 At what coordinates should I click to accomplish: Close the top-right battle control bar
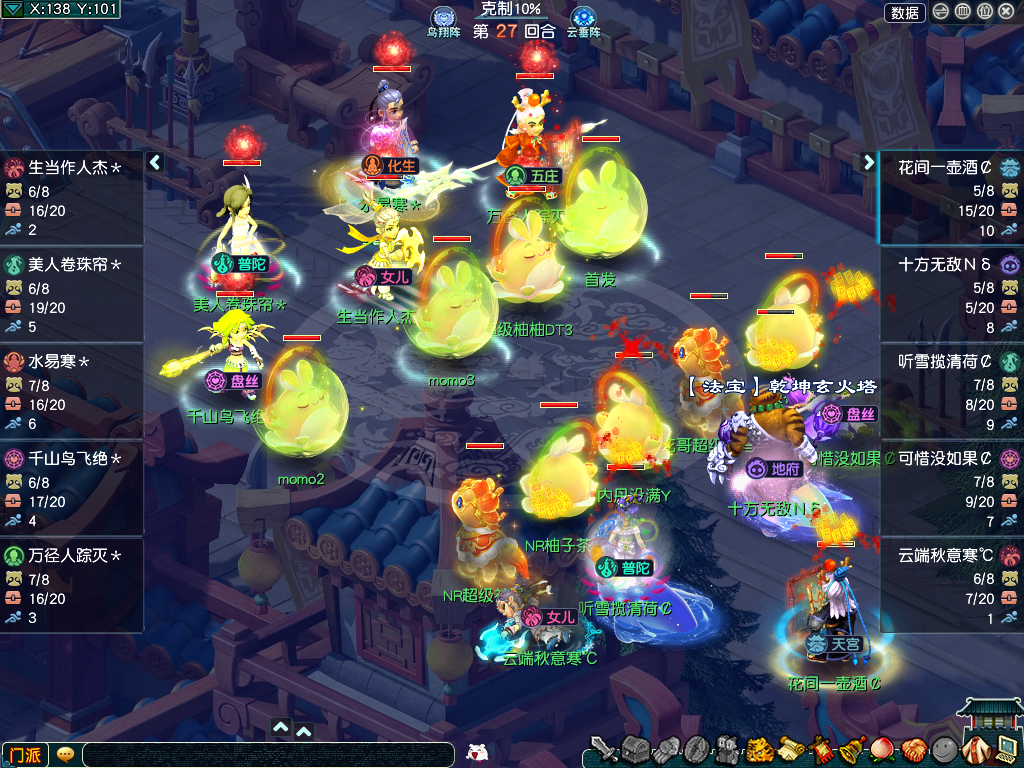(1006, 12)
